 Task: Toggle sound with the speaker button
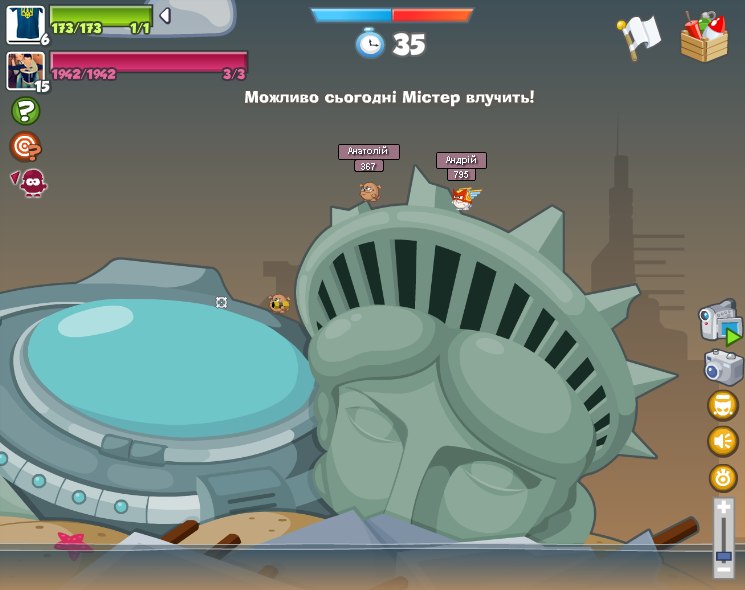click(x=723, y=441)
